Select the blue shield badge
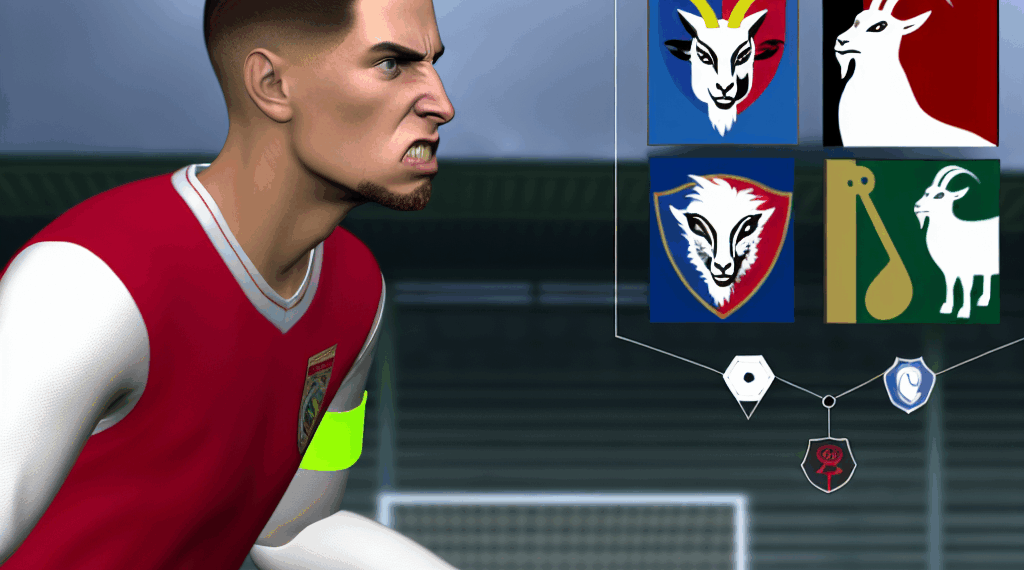1024x570 pixels. pos(909,383)
